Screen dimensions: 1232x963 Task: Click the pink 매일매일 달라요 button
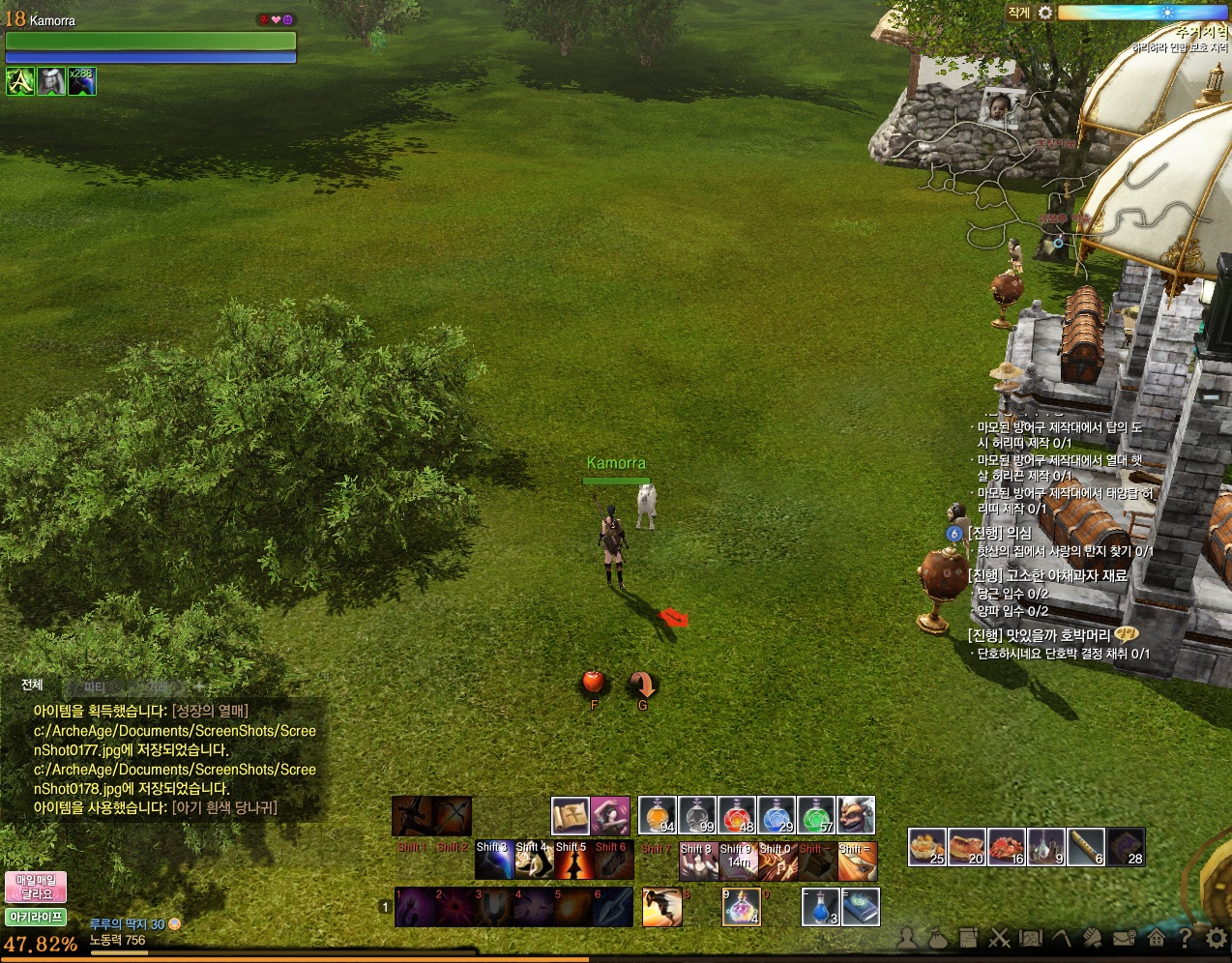(36, 887)
